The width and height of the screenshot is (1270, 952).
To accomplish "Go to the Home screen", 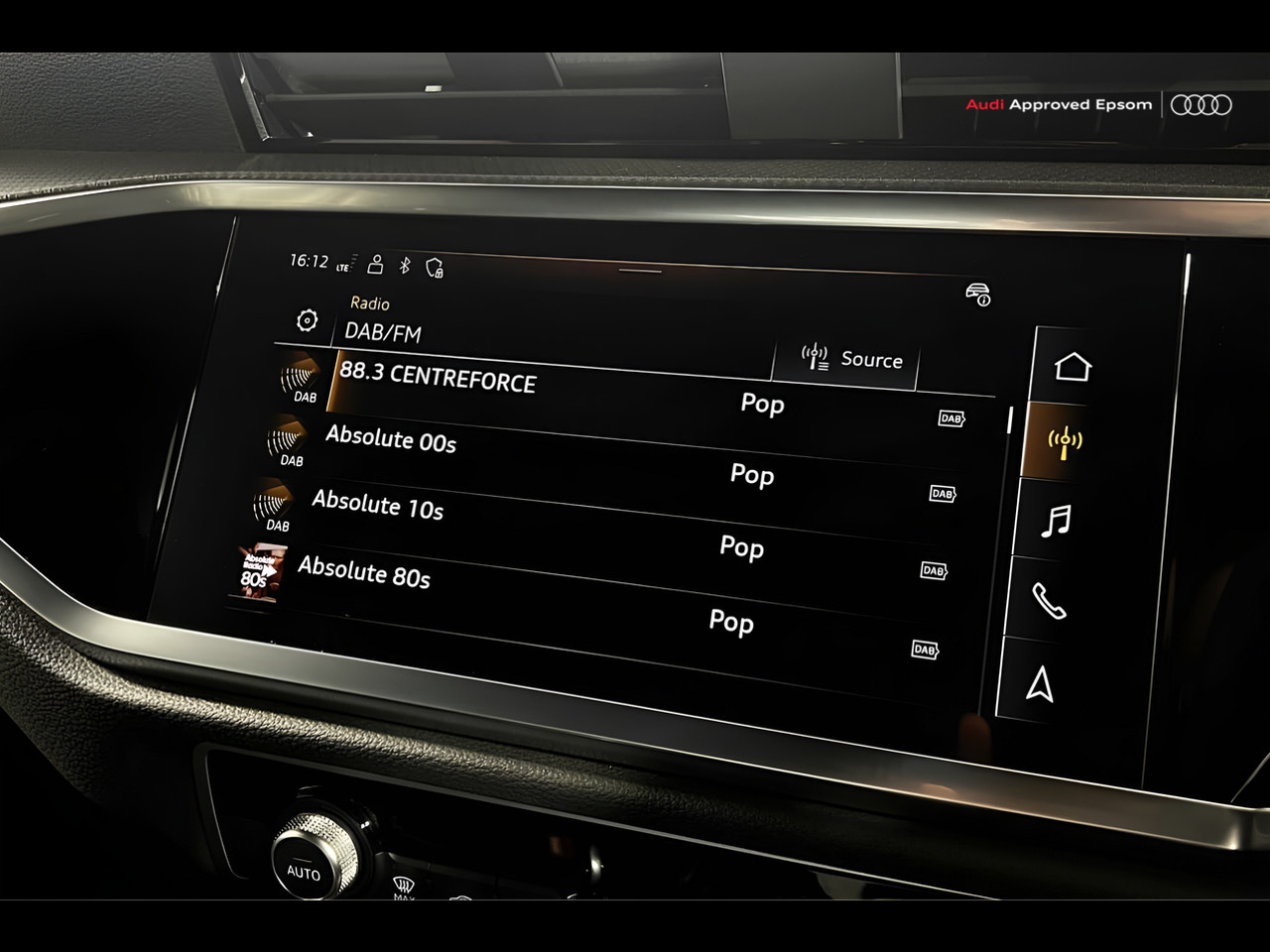I will pyautogui.click(x=1073, y=368).
